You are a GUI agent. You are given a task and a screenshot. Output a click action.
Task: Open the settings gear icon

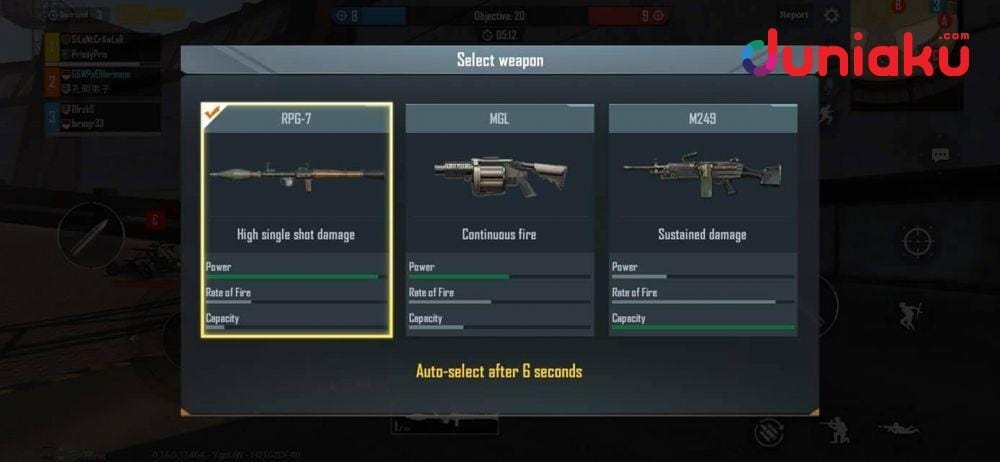click(x=831, y=16)
